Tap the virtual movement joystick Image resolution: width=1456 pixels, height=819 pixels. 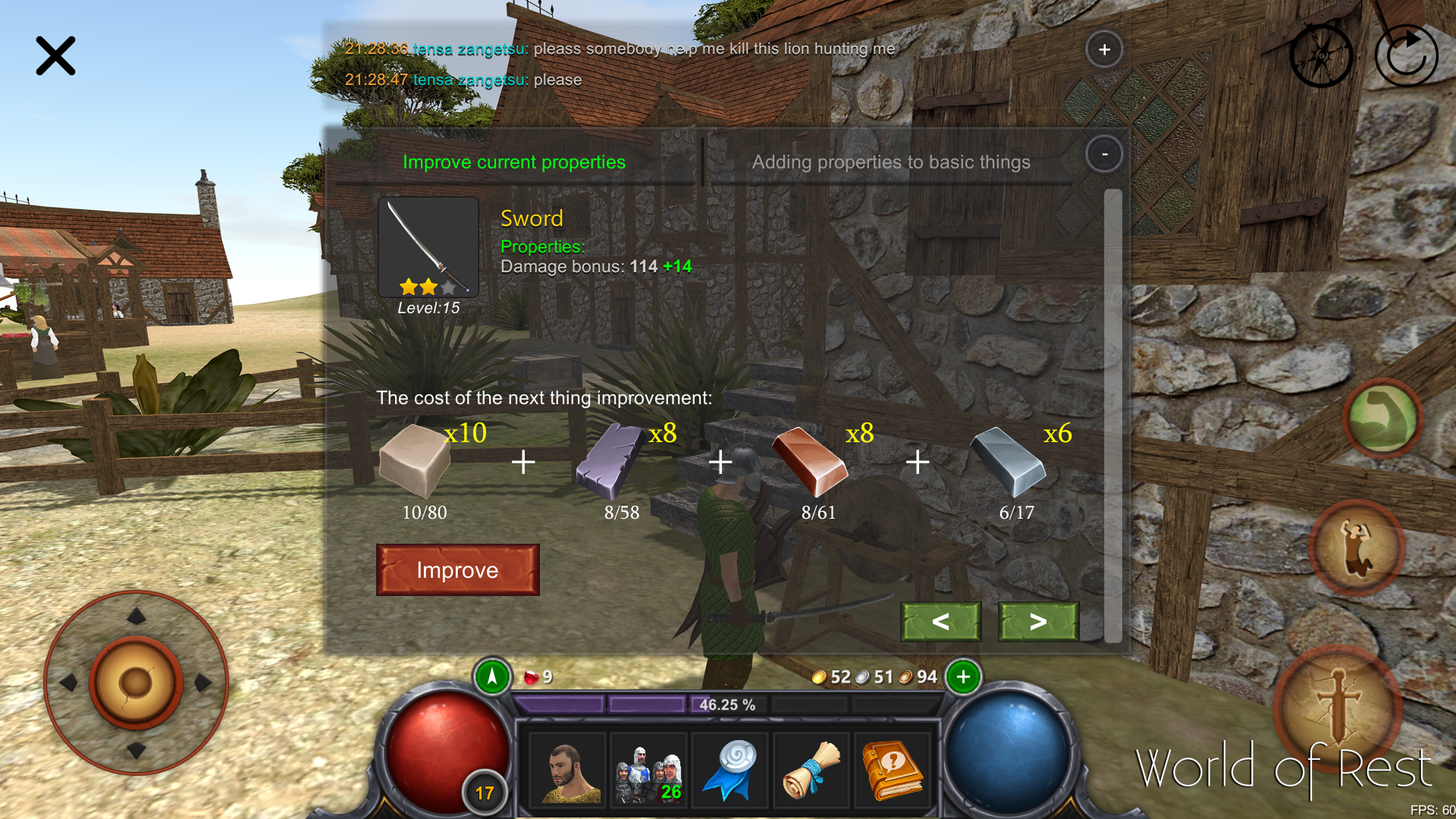136,682
